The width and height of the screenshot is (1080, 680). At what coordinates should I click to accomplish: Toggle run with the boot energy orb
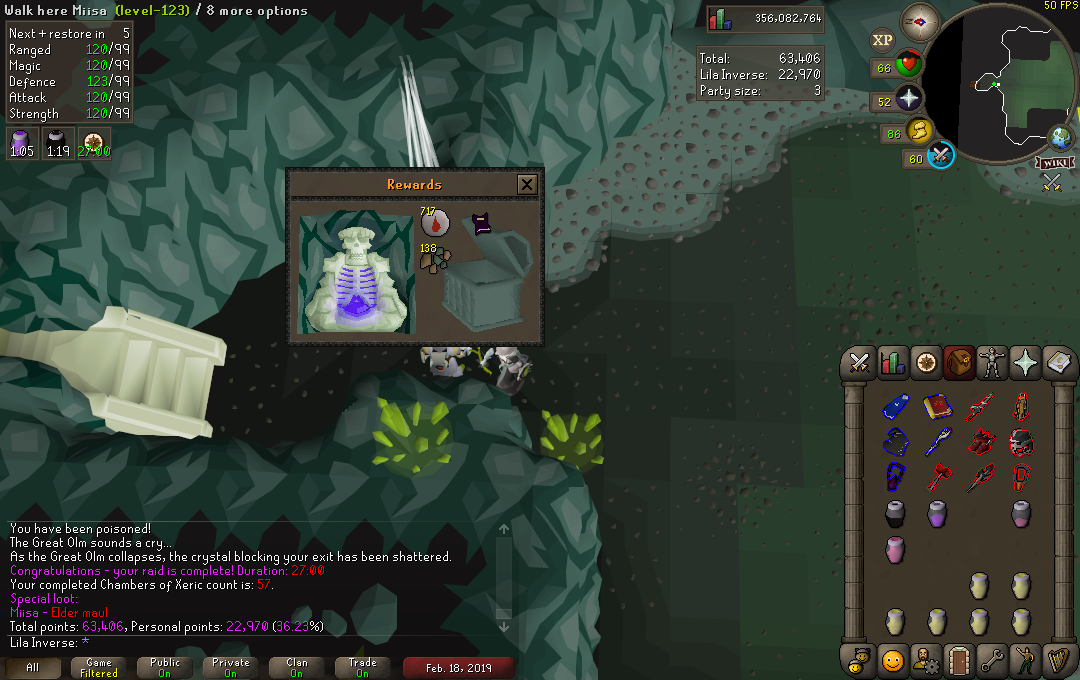[x=919, y=130]
